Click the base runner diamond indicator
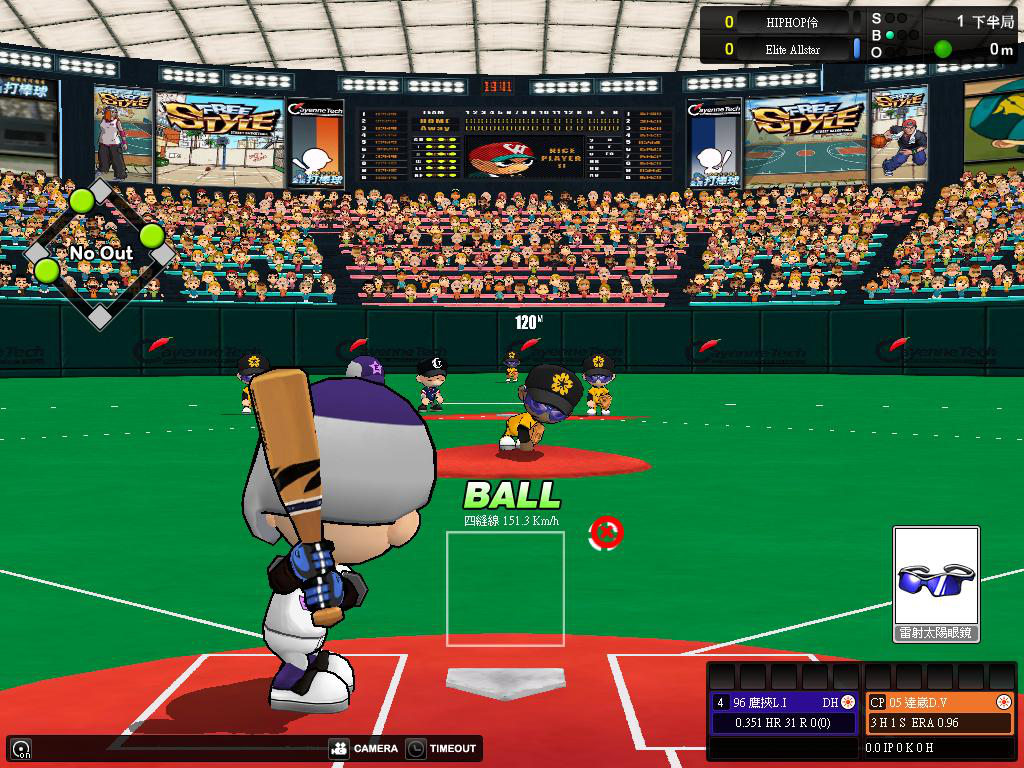 click(x=100, y=253)
